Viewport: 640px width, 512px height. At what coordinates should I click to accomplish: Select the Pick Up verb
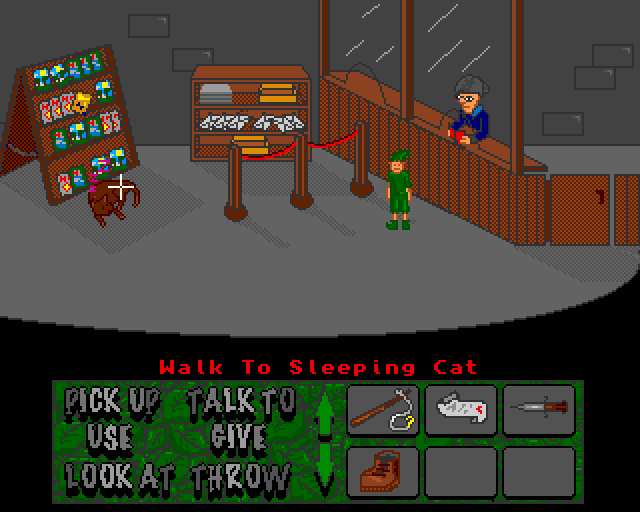pyautogui.click(x=112, y=403)
